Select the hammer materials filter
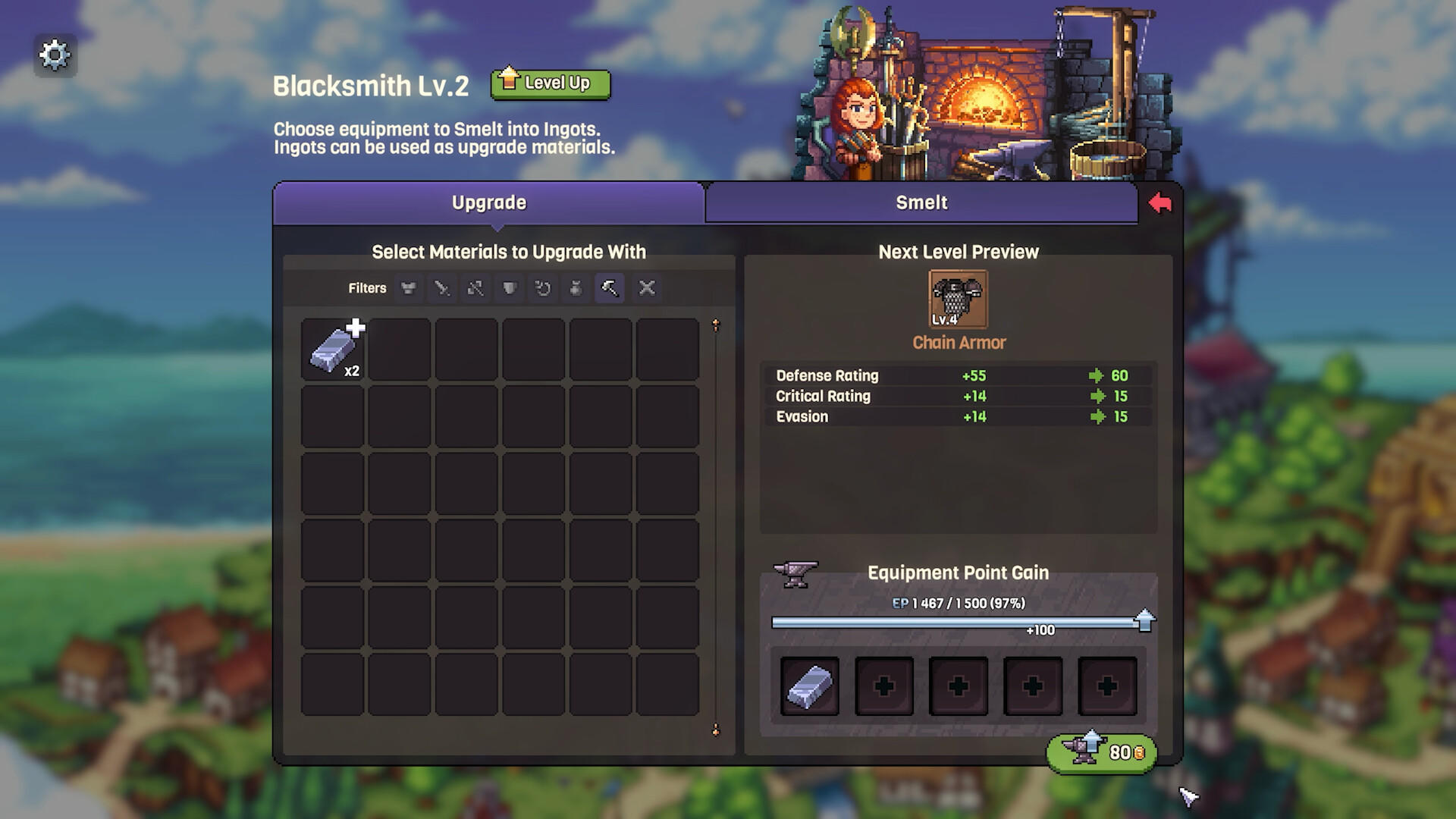The height and width of the screenshot is (819, 1456). pos(608,288)
